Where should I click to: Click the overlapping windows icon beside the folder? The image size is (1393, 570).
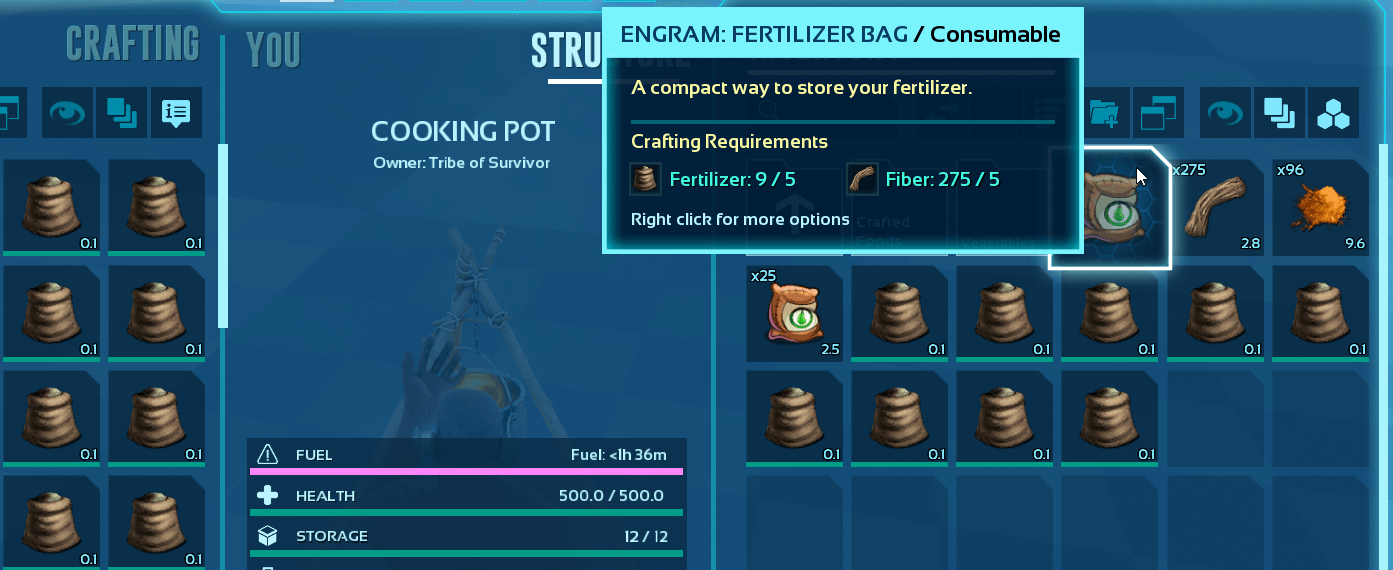click(1158, 113)
